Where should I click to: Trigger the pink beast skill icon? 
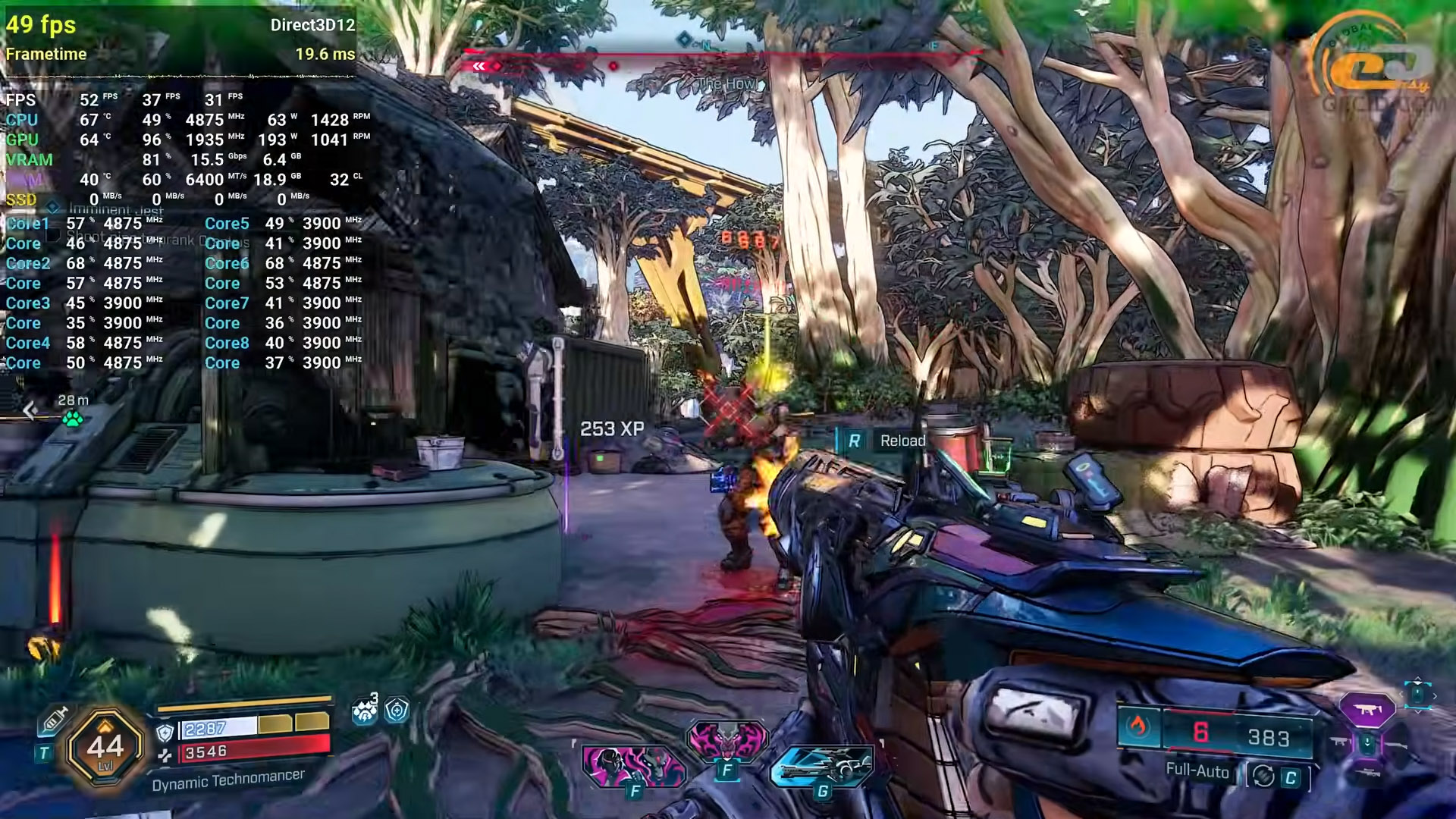pos(726,739)
